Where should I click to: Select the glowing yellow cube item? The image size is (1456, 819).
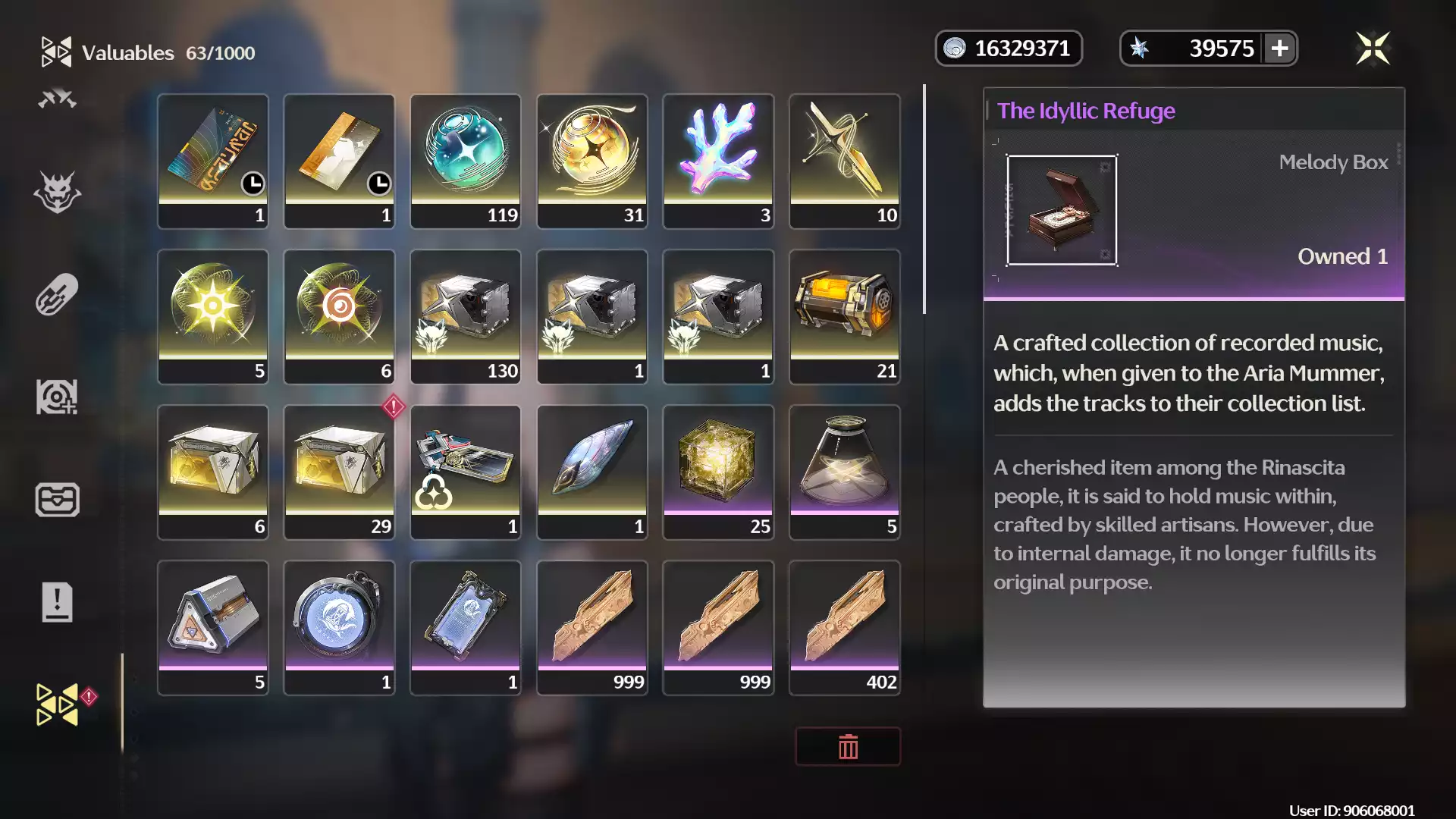point(718,472)
